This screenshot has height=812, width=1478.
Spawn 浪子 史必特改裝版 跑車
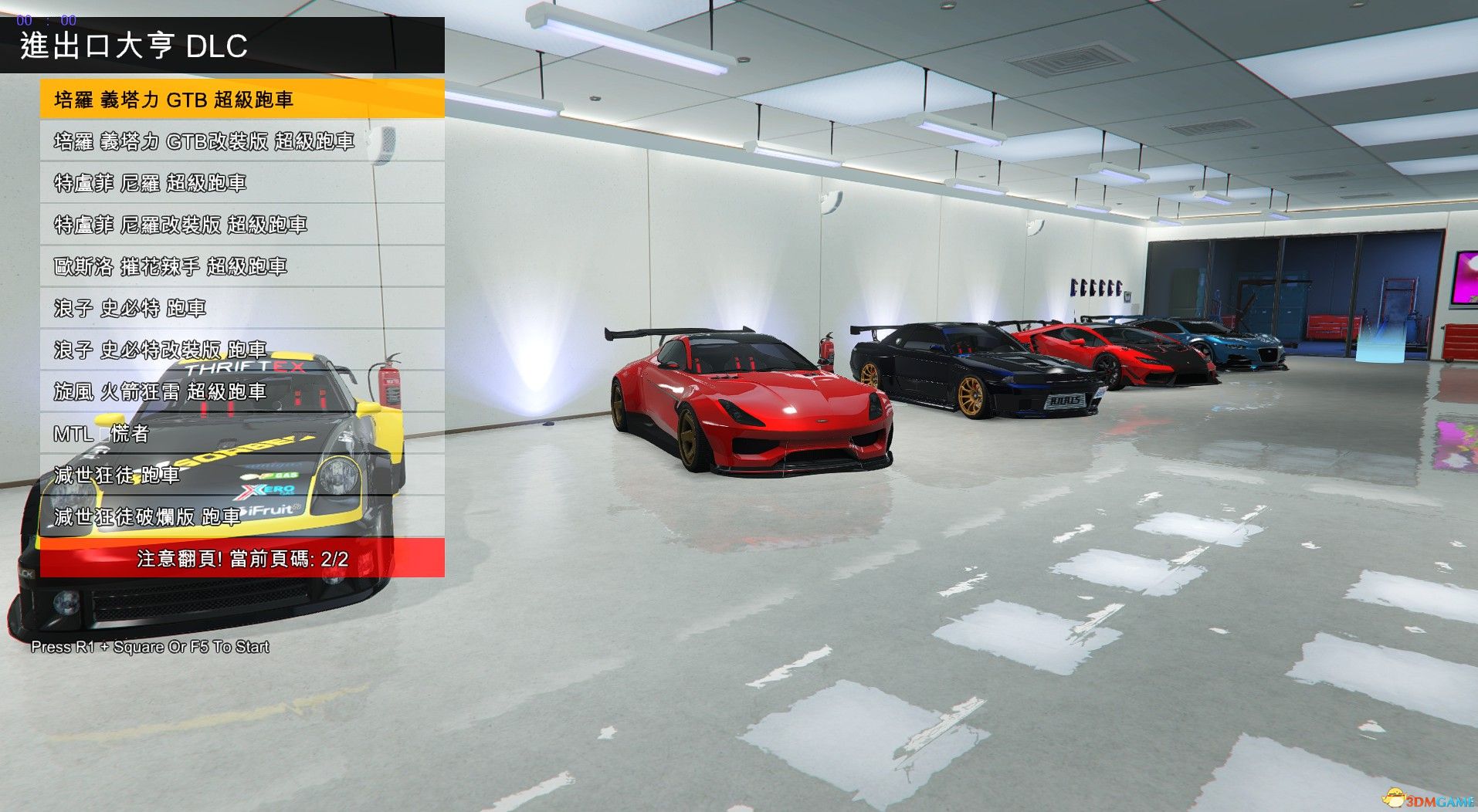pos(242,350)
